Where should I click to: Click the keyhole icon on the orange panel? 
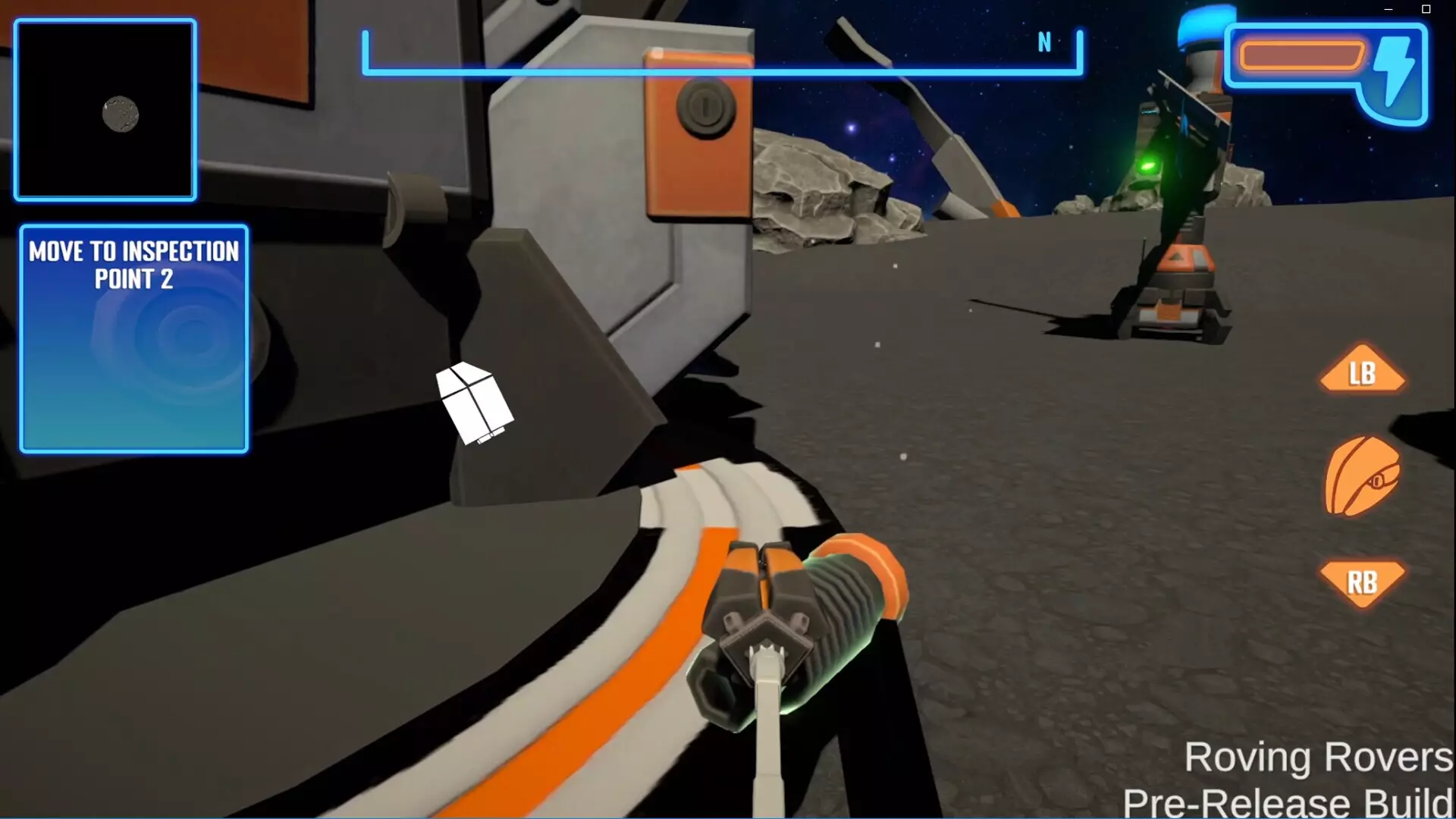705,106
